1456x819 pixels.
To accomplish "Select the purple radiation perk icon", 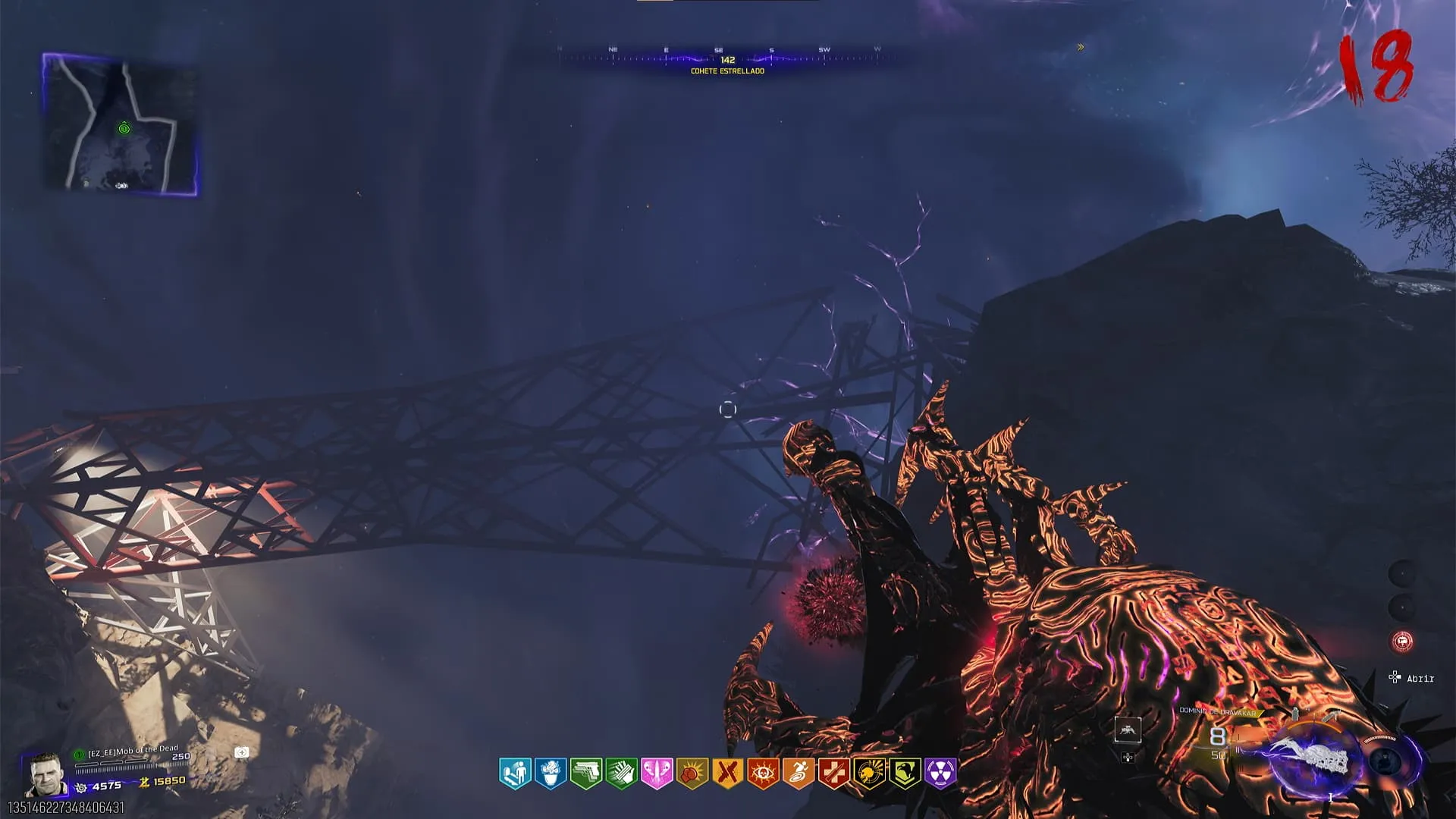I will [x=940, y=773].
